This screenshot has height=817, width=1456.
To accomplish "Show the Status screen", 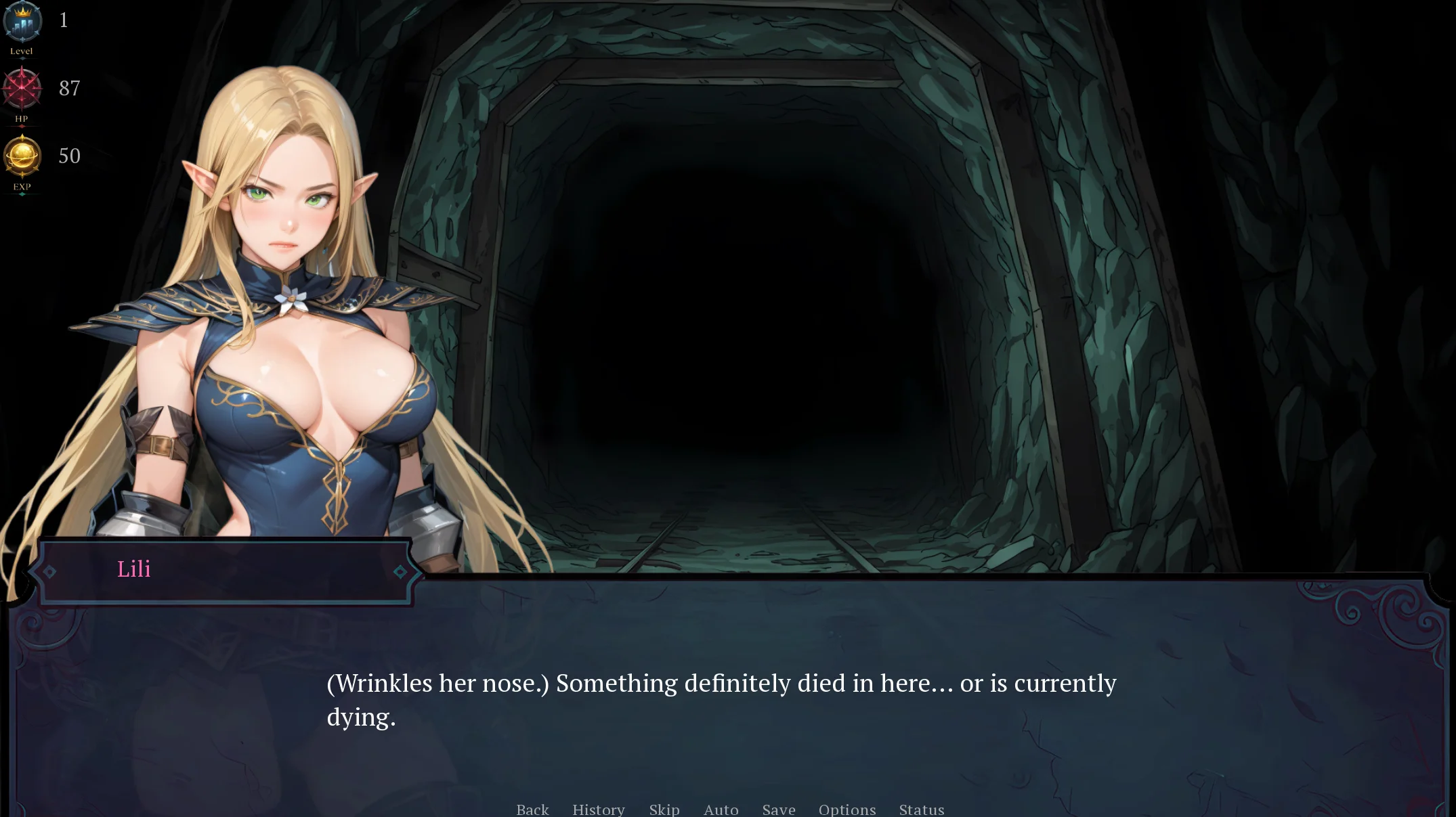I will point(921,809).
